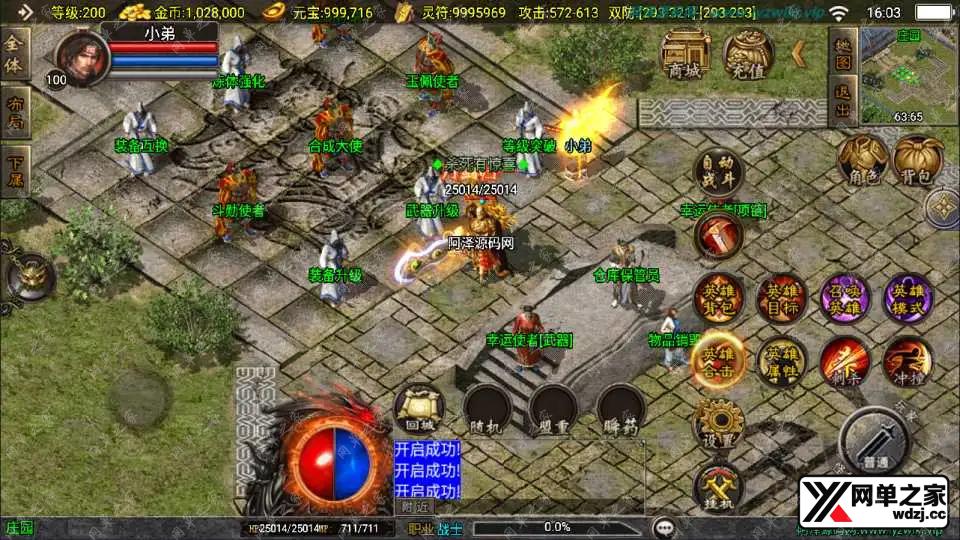Switch 英雄模式 hero mode
Screen dimensions: 960x540
click(x=908, y=299)
